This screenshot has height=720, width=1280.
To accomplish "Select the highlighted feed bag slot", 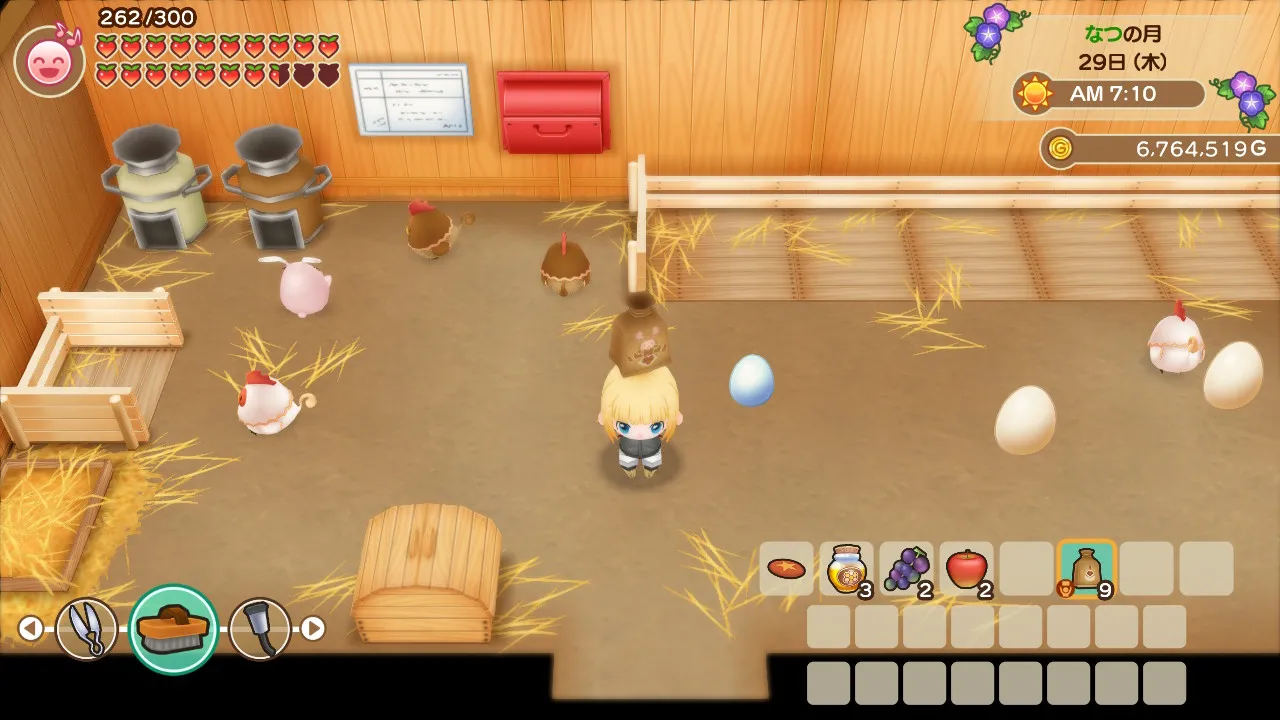I will [1086, 569].
